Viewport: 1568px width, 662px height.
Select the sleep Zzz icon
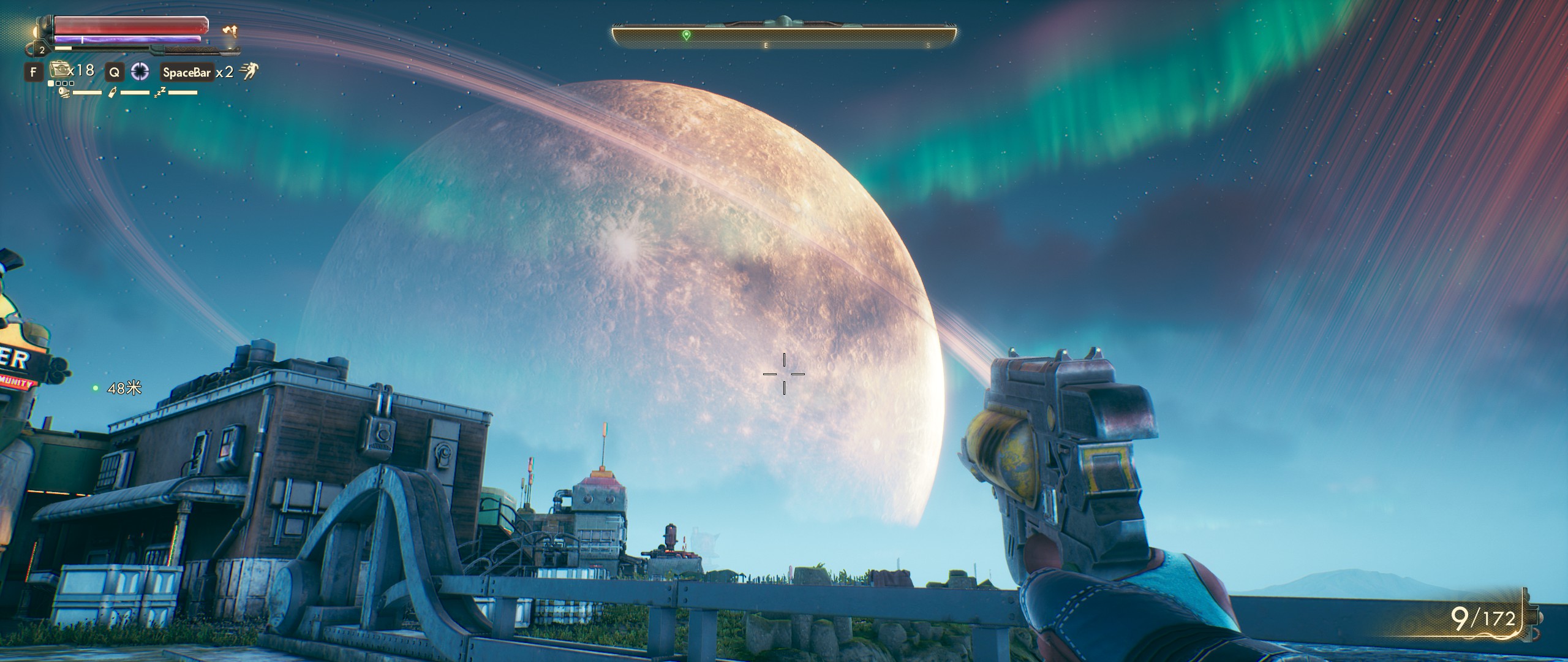tap(160, 93)
